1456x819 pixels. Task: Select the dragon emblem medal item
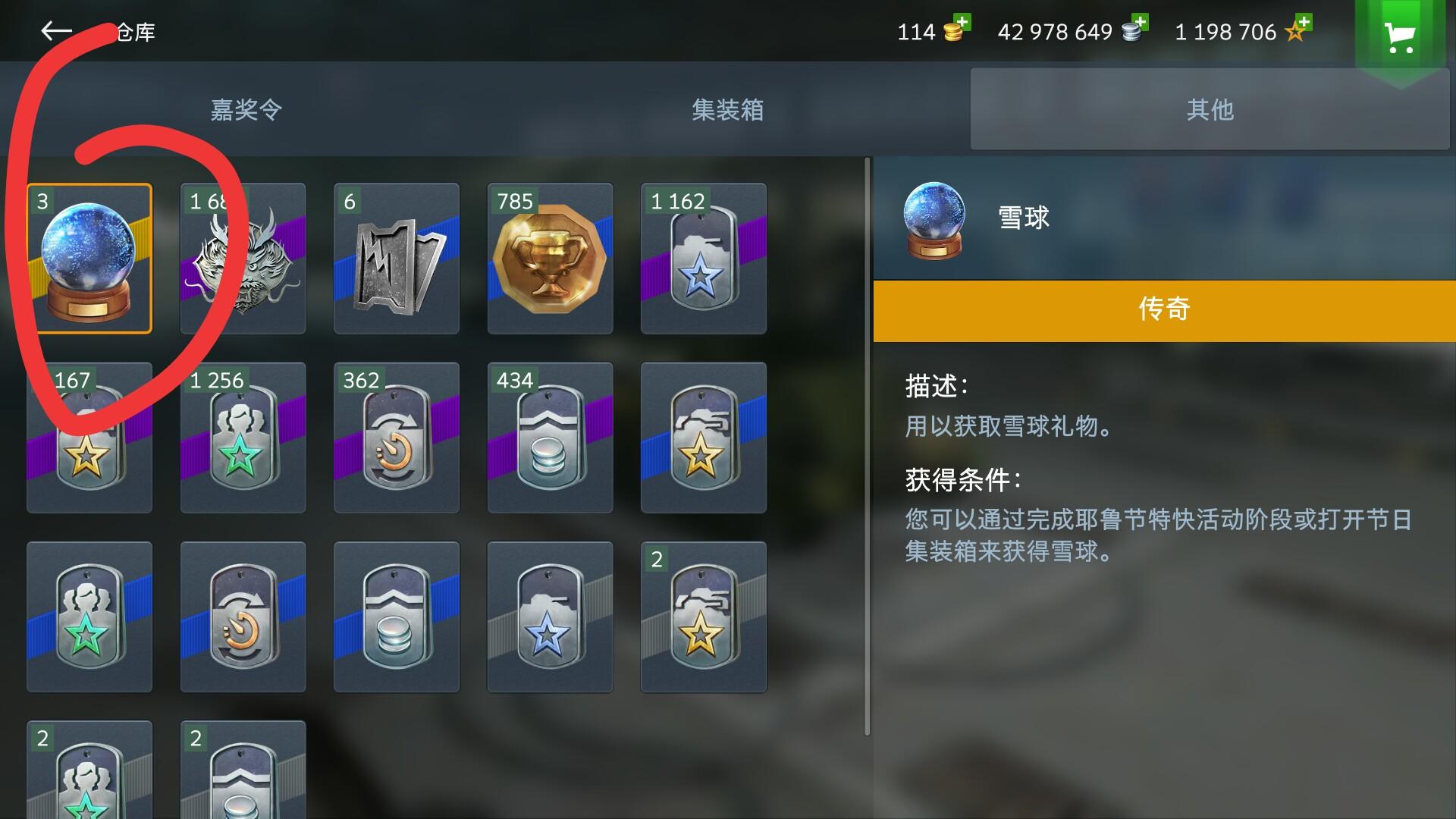[243, 258]
